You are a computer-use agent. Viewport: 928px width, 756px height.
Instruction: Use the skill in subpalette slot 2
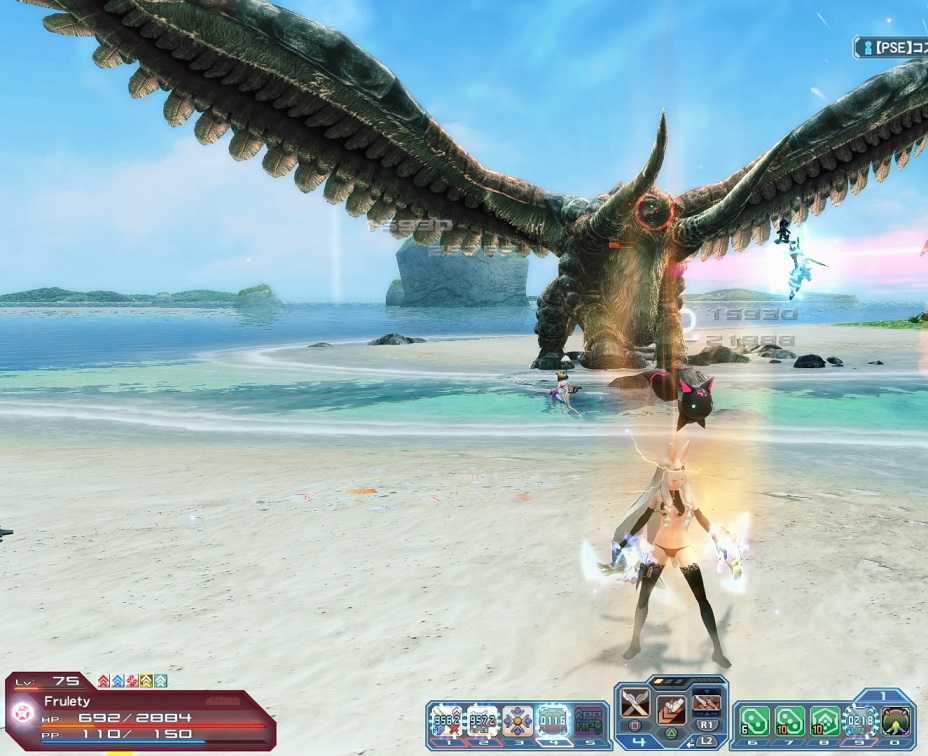pos(482,720)
